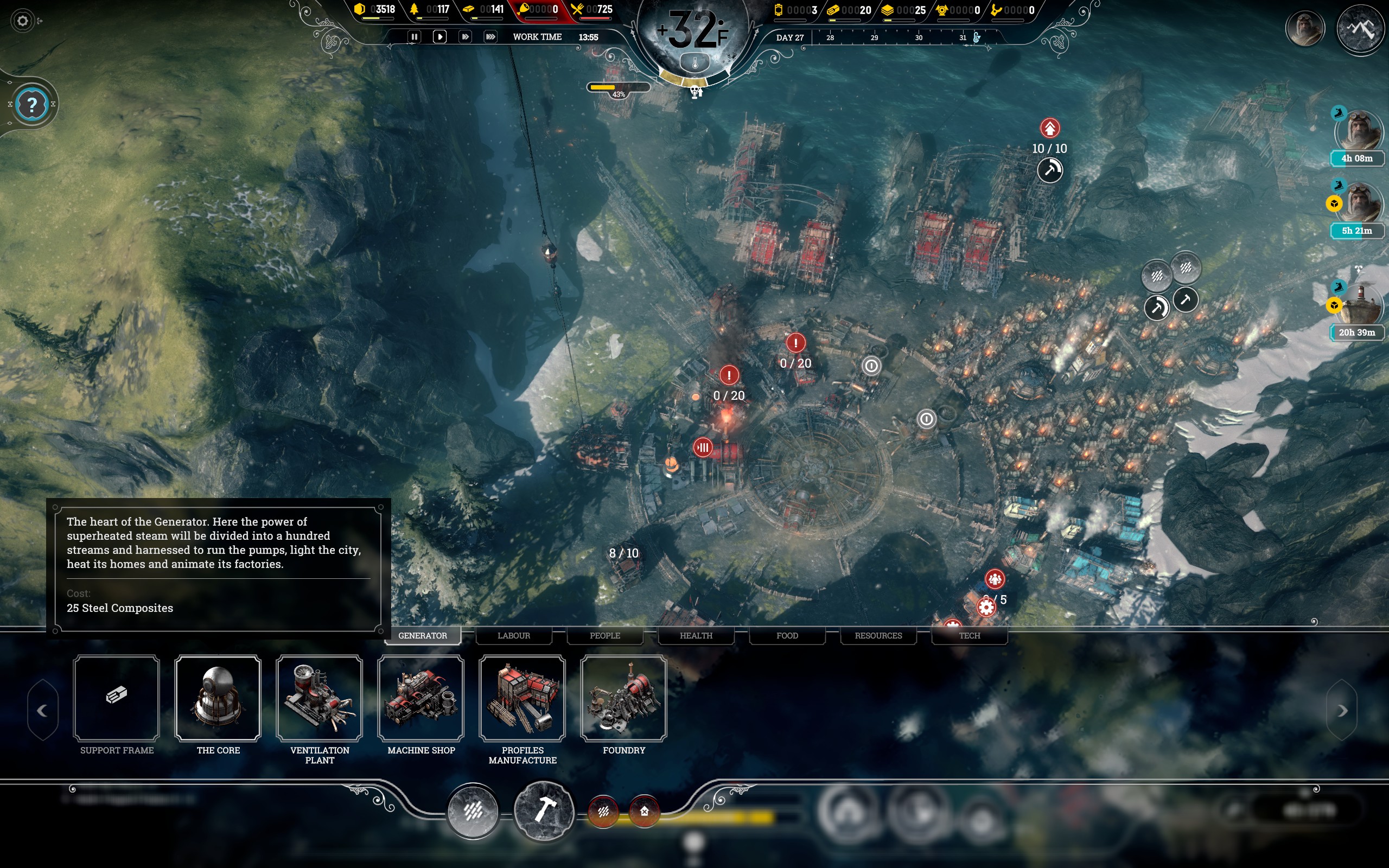Select the Machine Shop building

420,698
